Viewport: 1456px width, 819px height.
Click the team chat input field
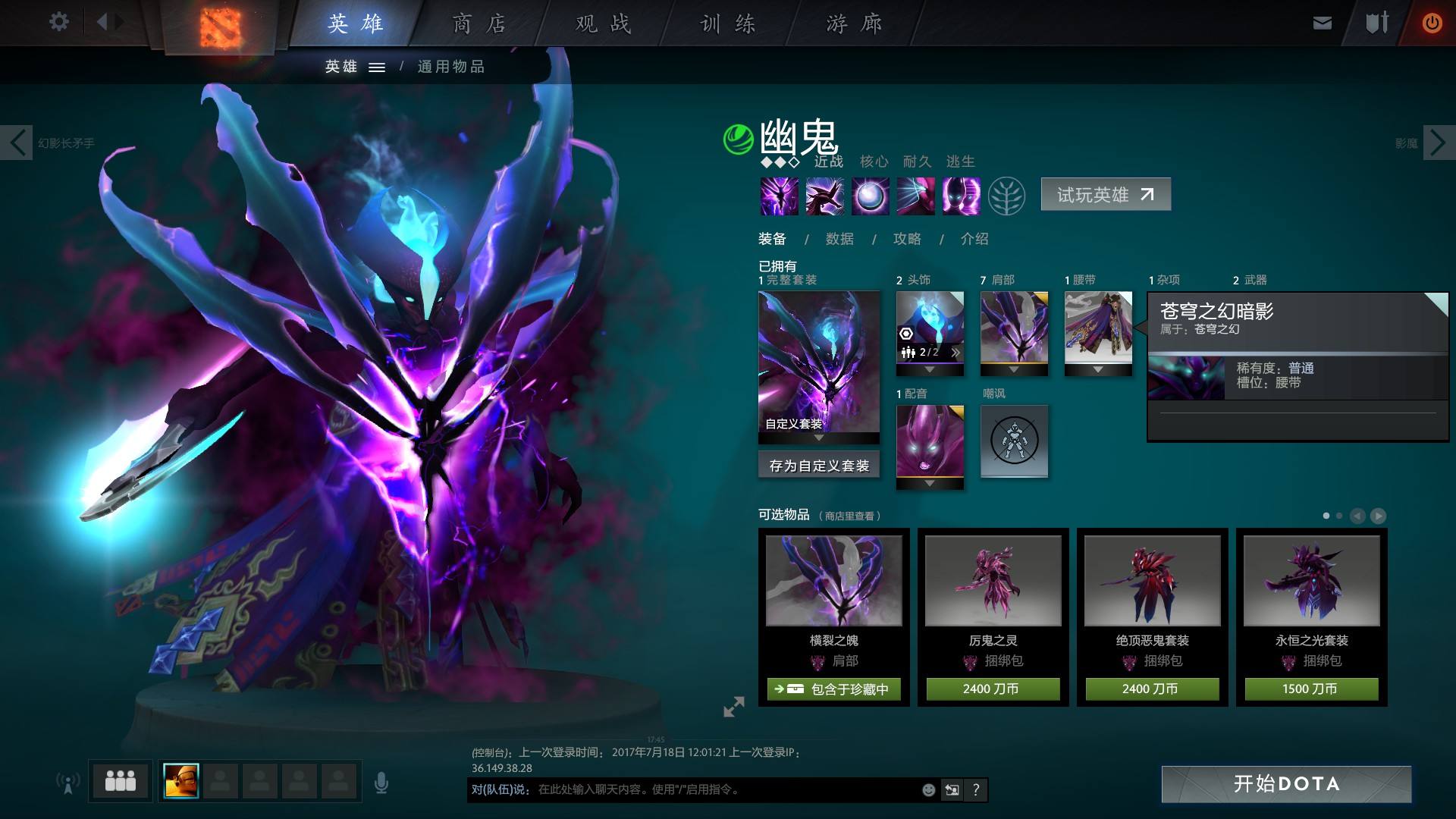(682, 789)
